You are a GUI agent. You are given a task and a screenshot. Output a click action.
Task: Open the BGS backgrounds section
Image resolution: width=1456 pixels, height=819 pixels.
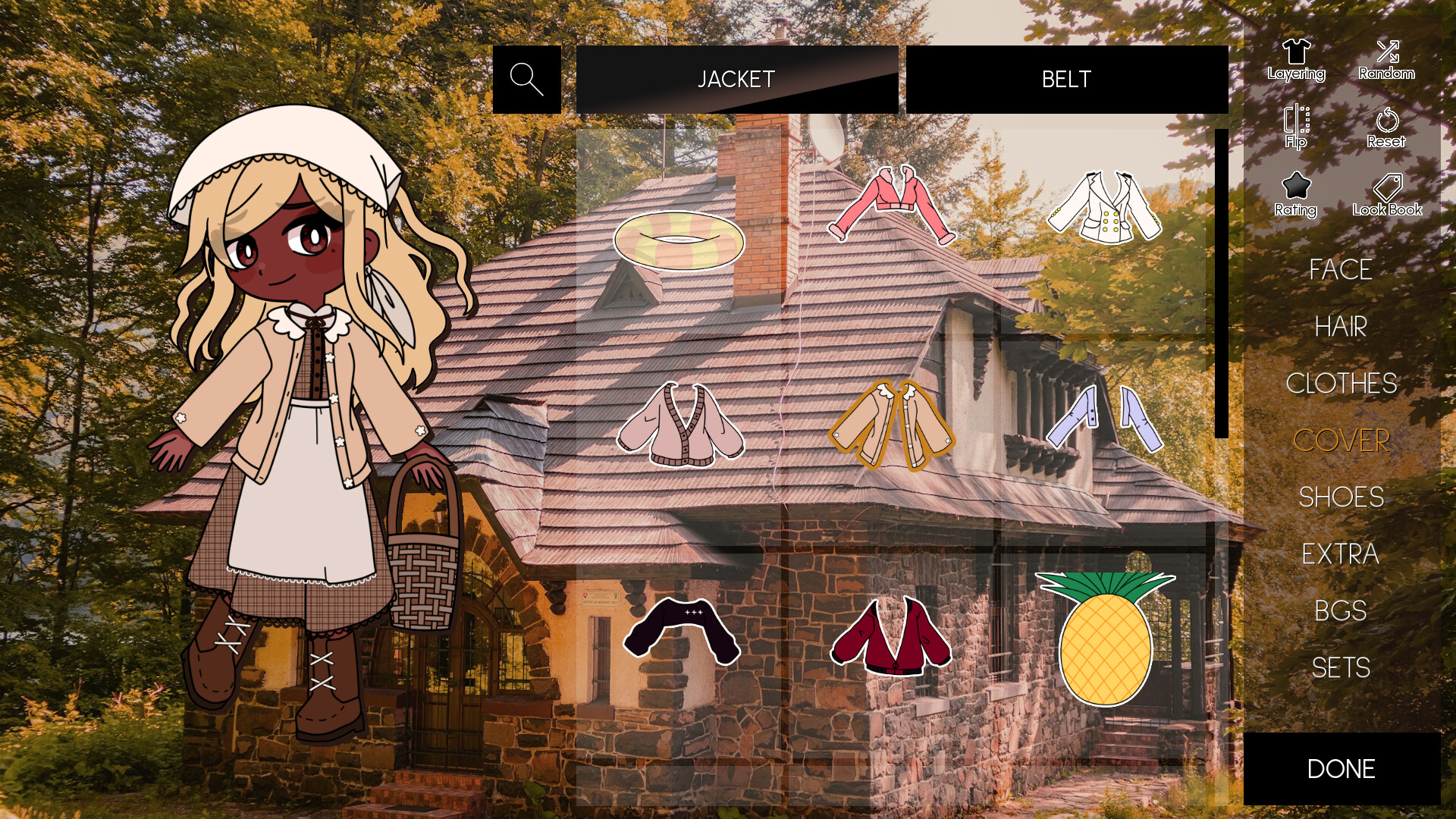[1339, 611]
